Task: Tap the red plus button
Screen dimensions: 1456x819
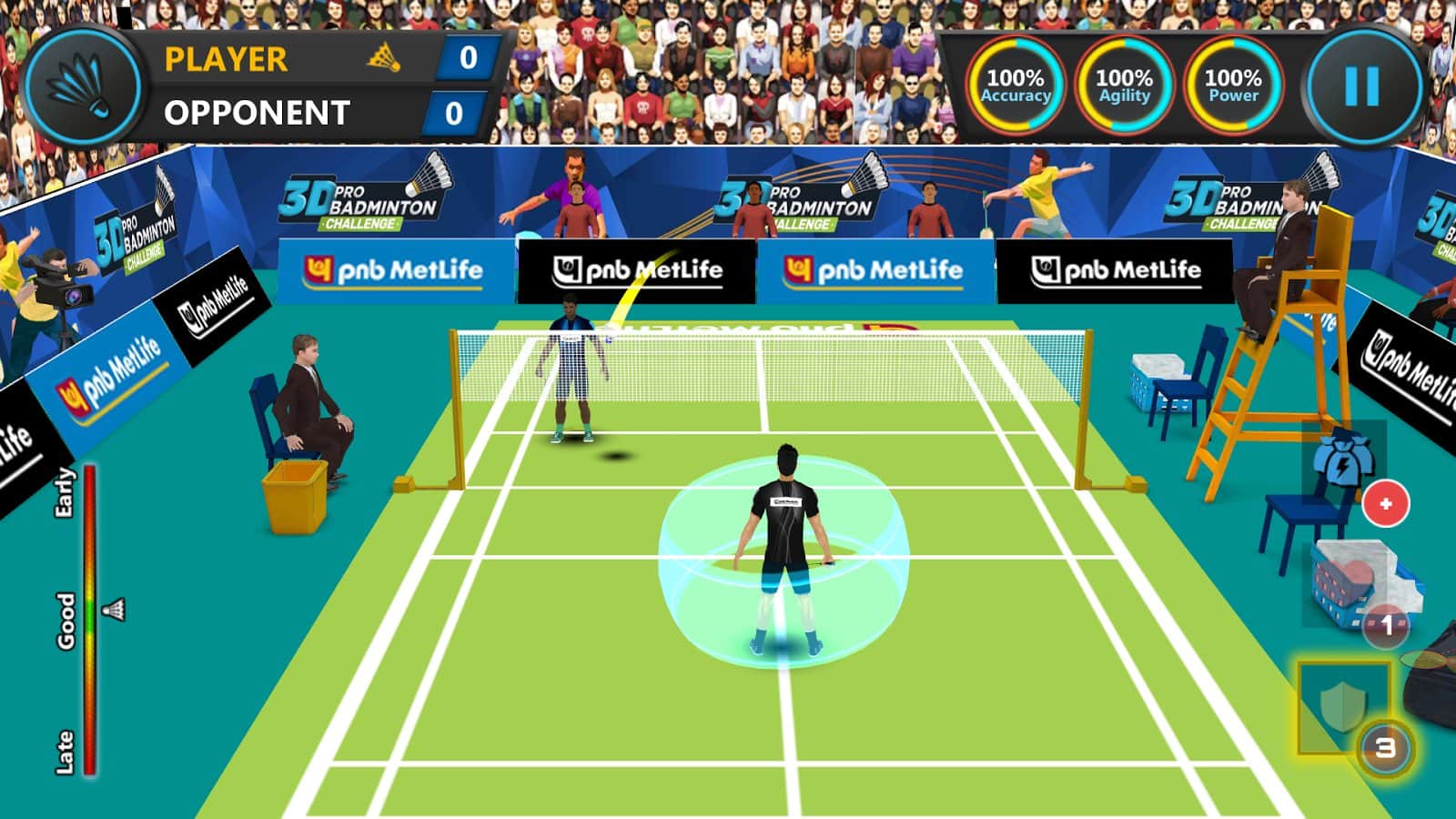Action: [x=1385, y=503]
